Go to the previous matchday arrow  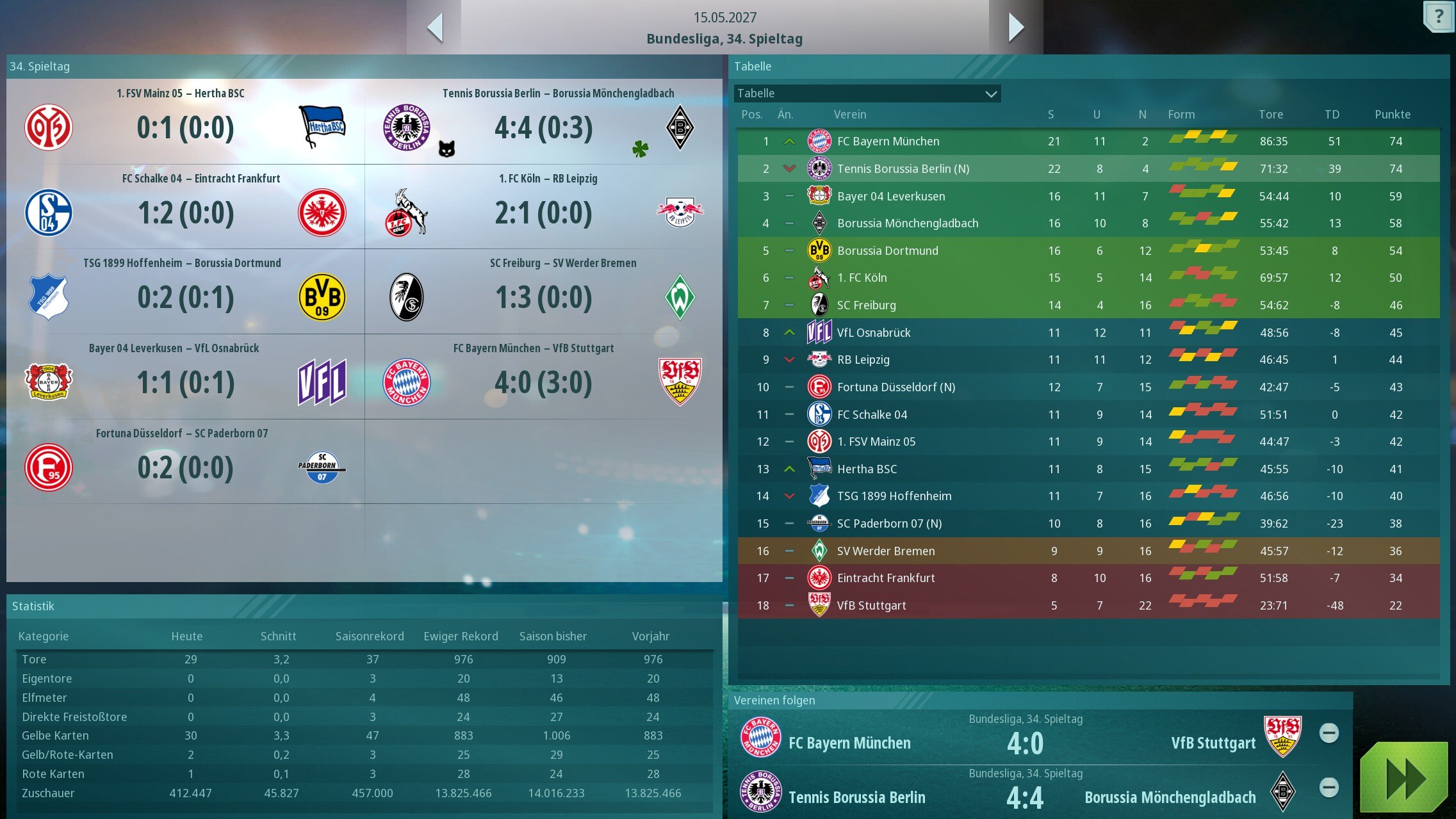point(436,28)
